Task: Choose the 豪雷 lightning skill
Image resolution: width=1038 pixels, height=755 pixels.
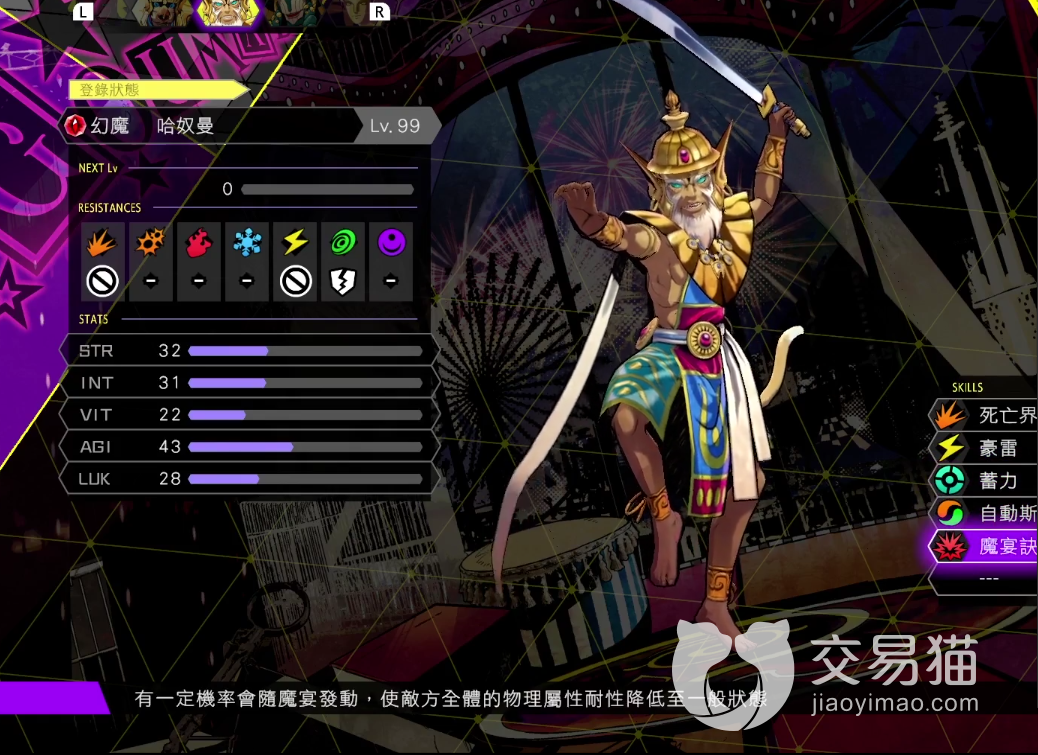Action: click(x=990, y=449)
